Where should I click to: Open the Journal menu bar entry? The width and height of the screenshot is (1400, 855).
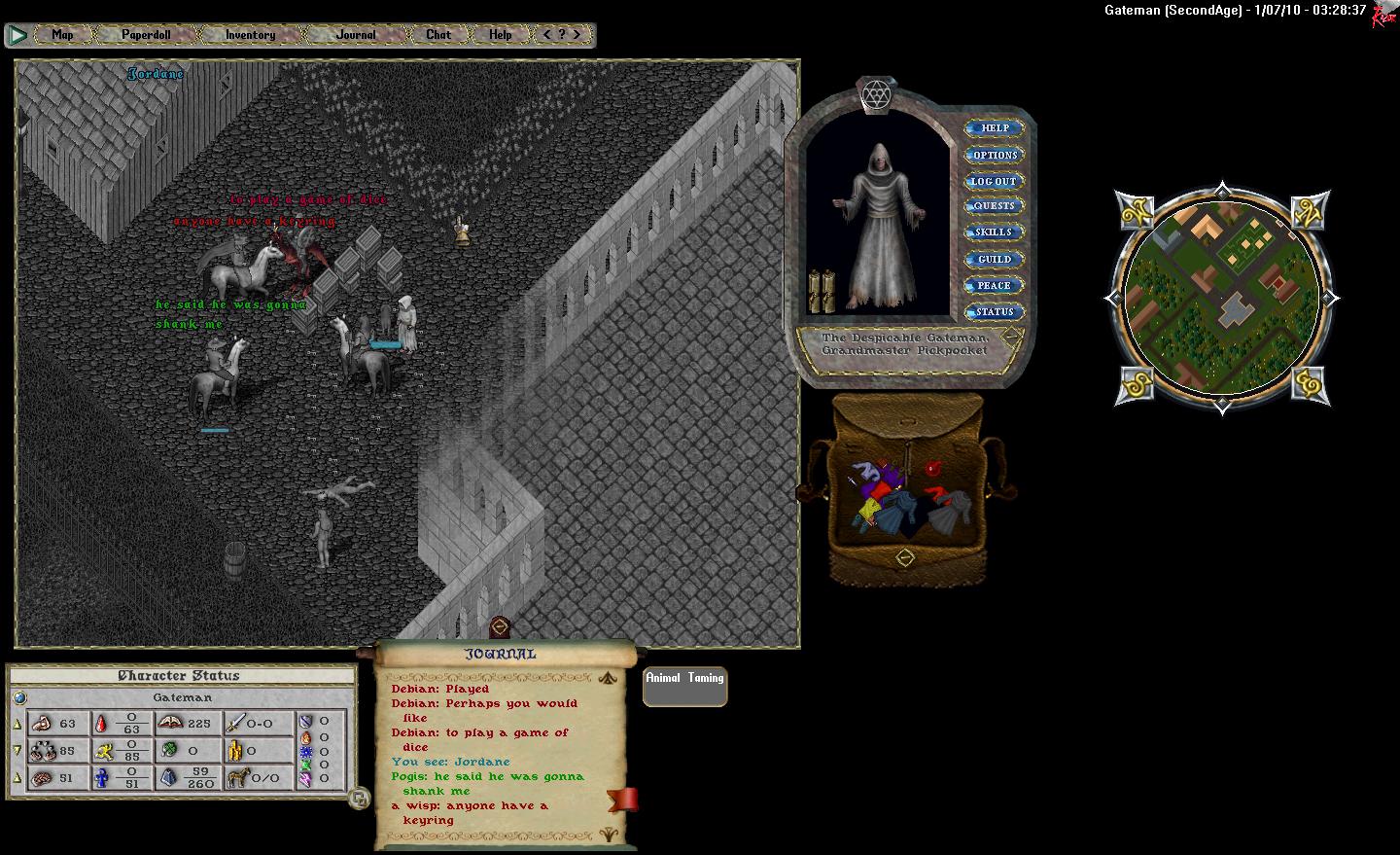click(356, 35)
